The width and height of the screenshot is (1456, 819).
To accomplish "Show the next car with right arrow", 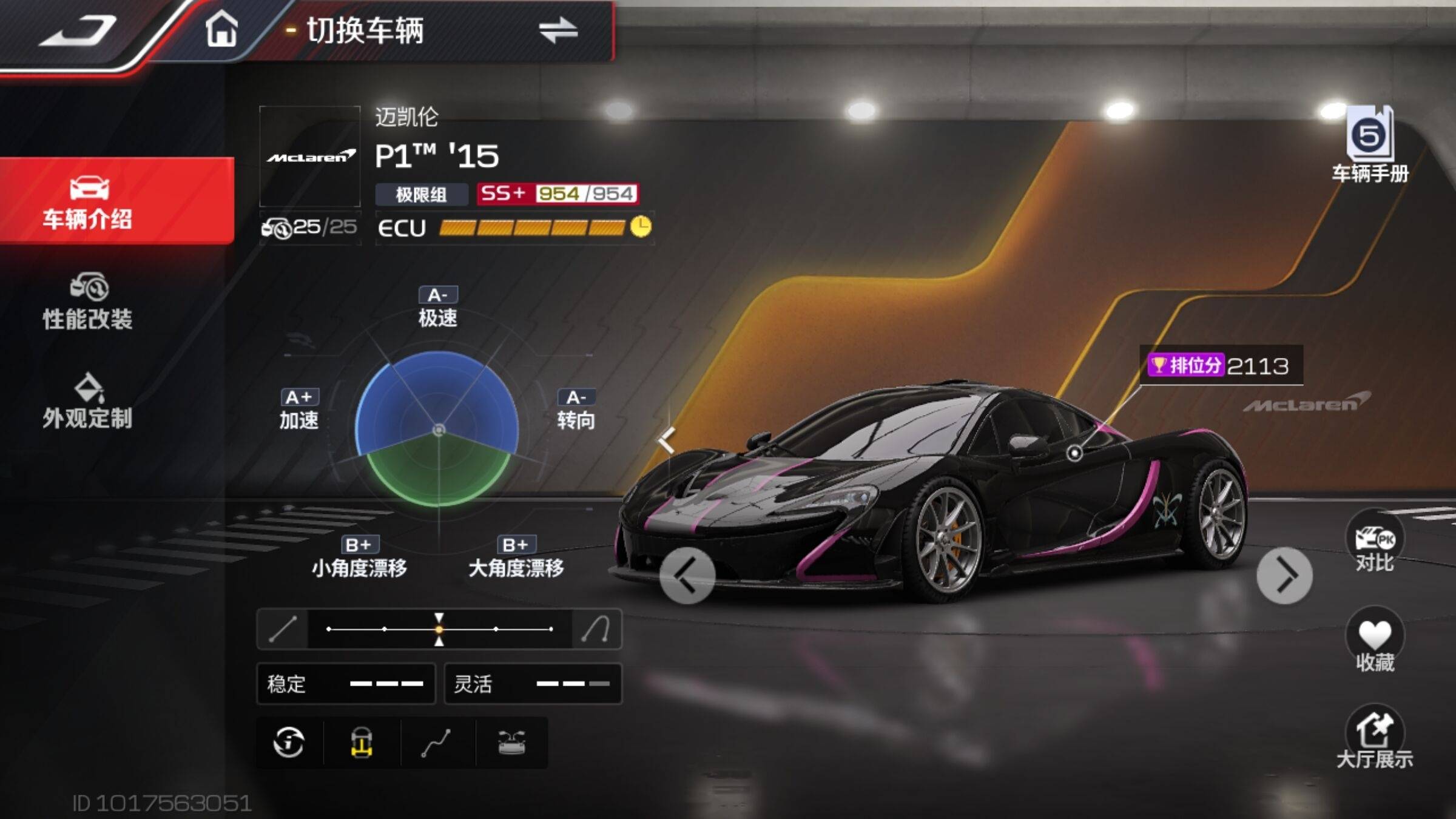I will [x=1284, y=576].
